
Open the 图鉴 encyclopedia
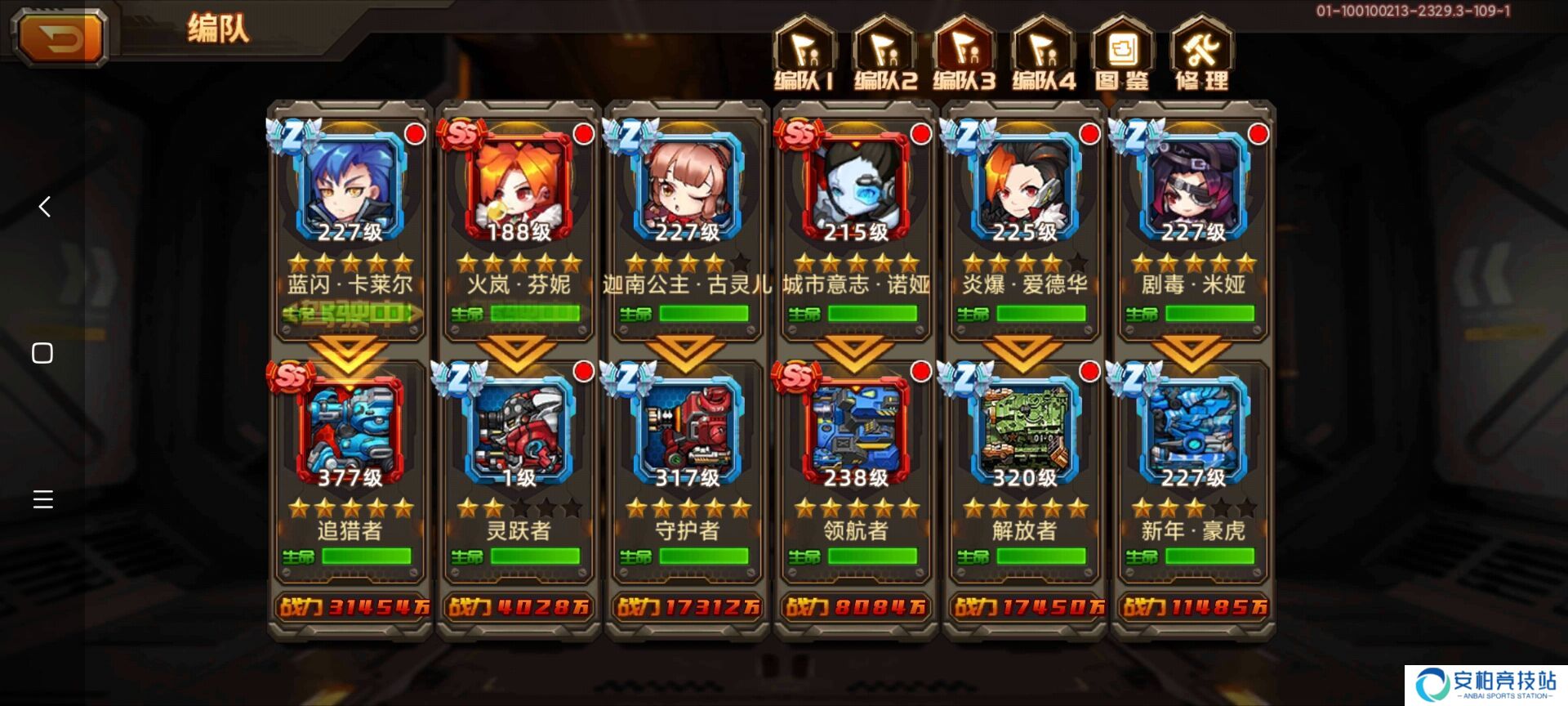click(1122, 54)
